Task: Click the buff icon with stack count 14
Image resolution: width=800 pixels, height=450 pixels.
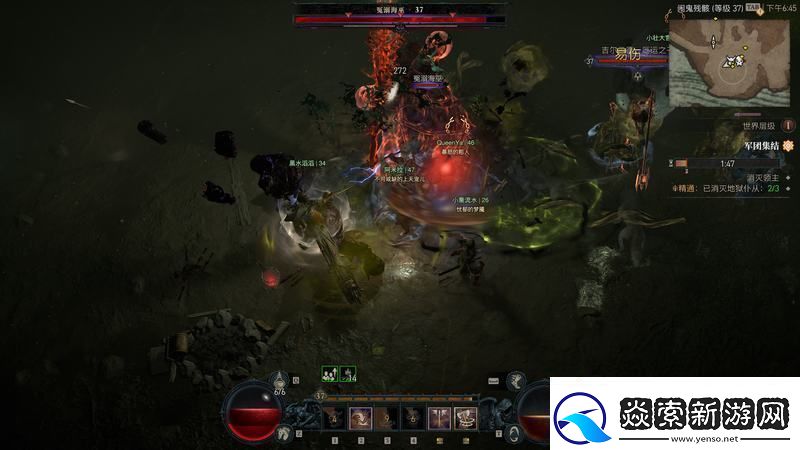Action: pos(345,374)
